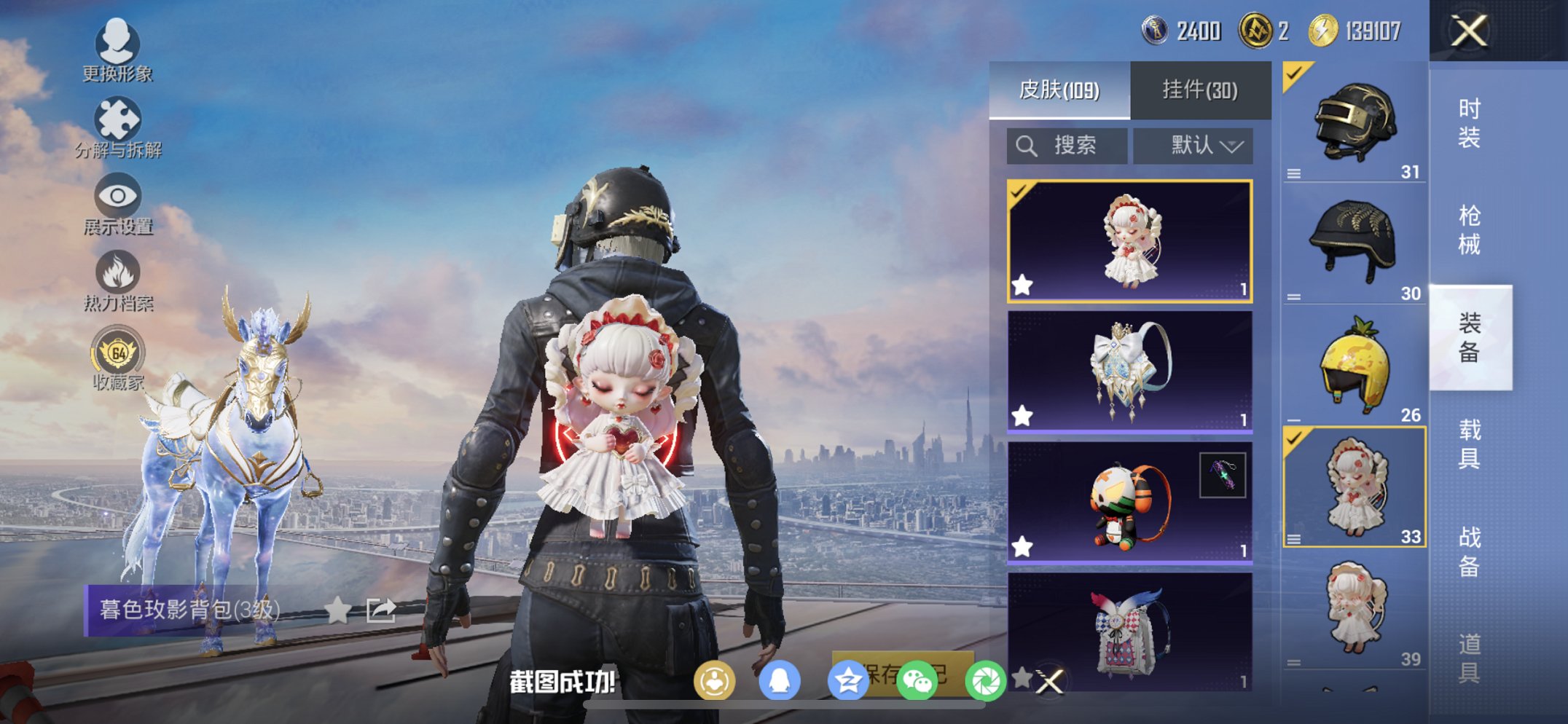Viewport: 1568px width, 724px height.
Task: Click the 搜索 search field
Action: [1066, 144]
